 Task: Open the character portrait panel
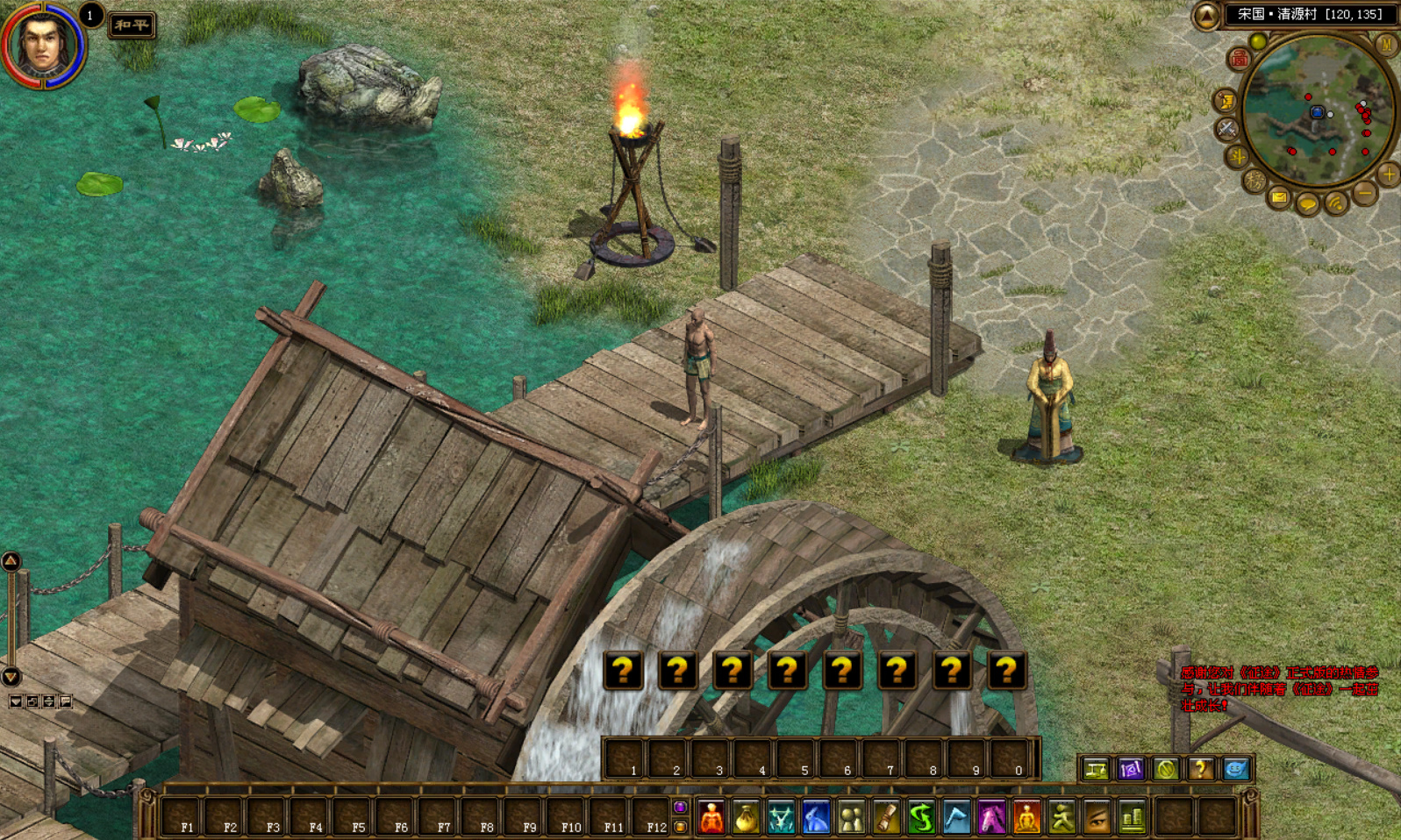[41, 43]
